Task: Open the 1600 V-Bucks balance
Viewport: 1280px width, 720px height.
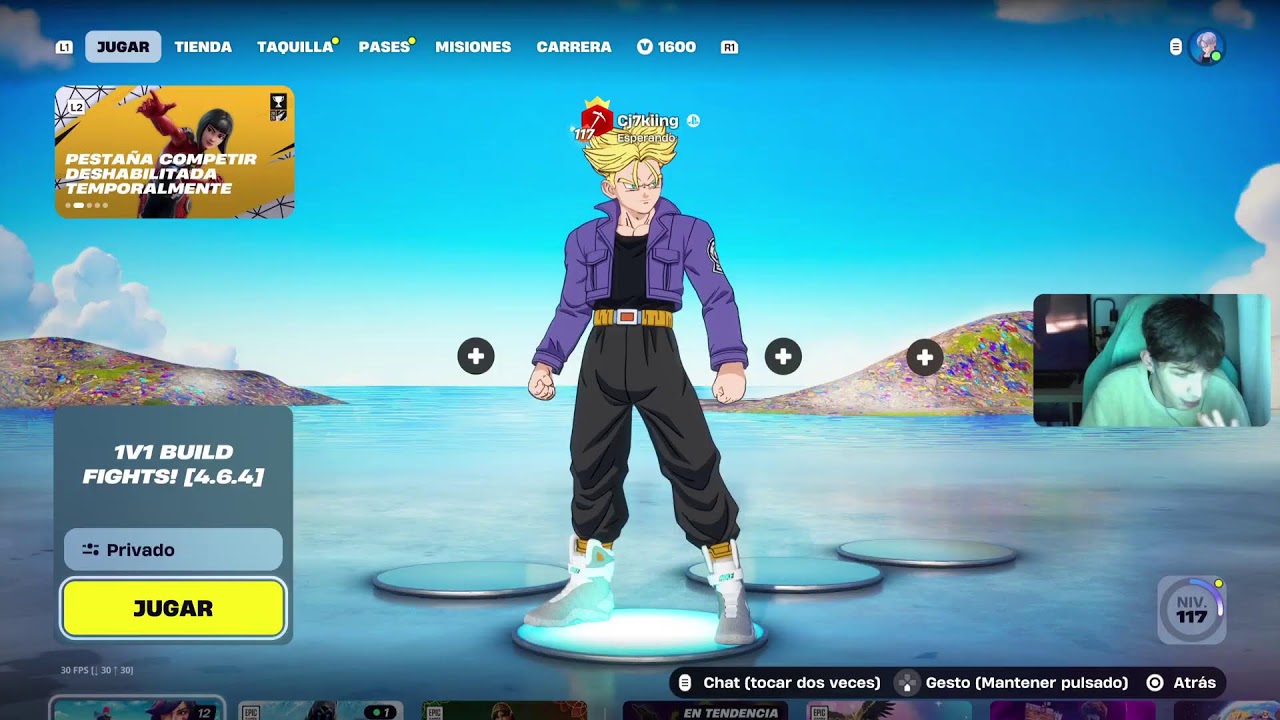Action: coord(666,47)
